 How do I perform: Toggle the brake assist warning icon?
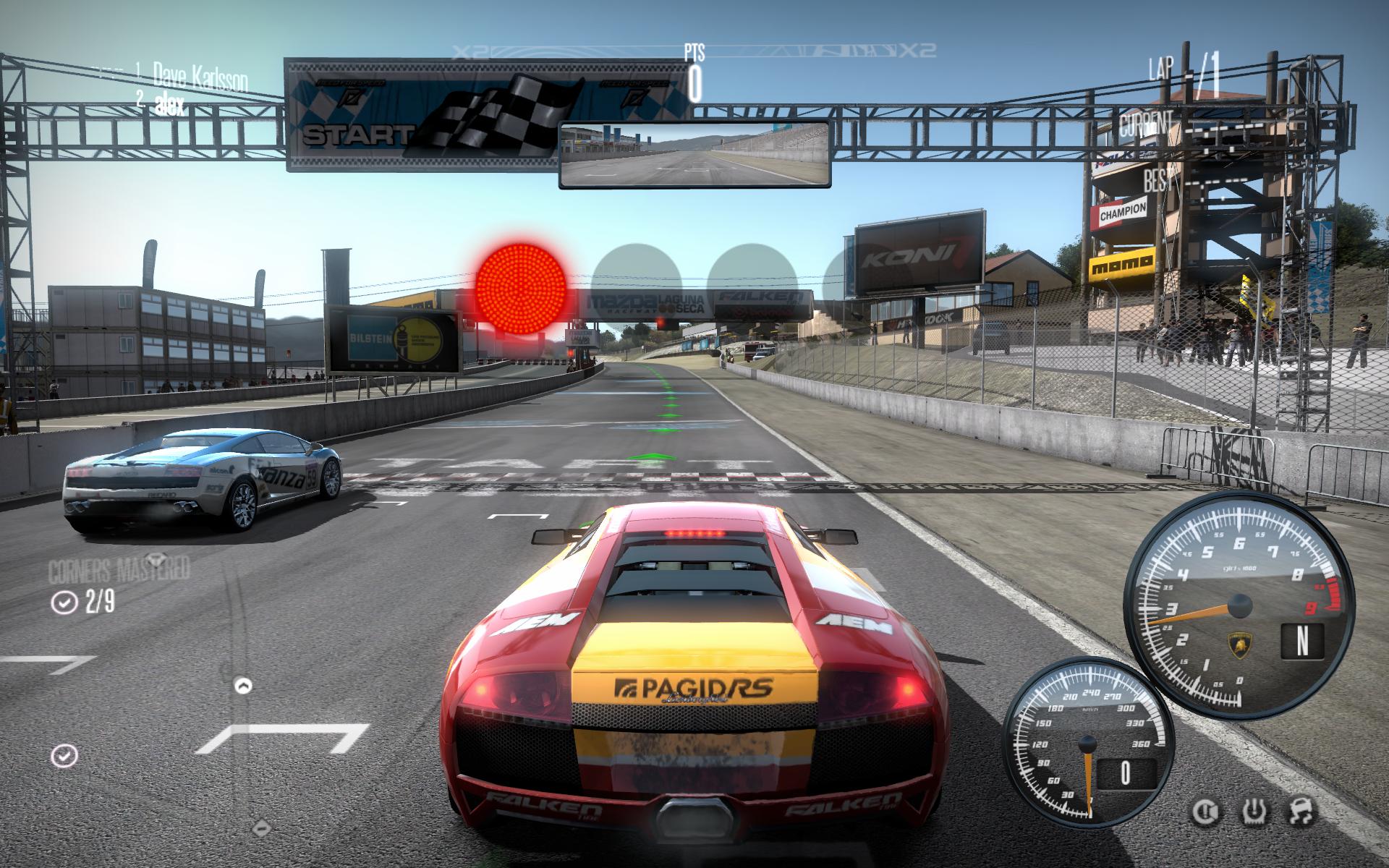pos(1205,812)
